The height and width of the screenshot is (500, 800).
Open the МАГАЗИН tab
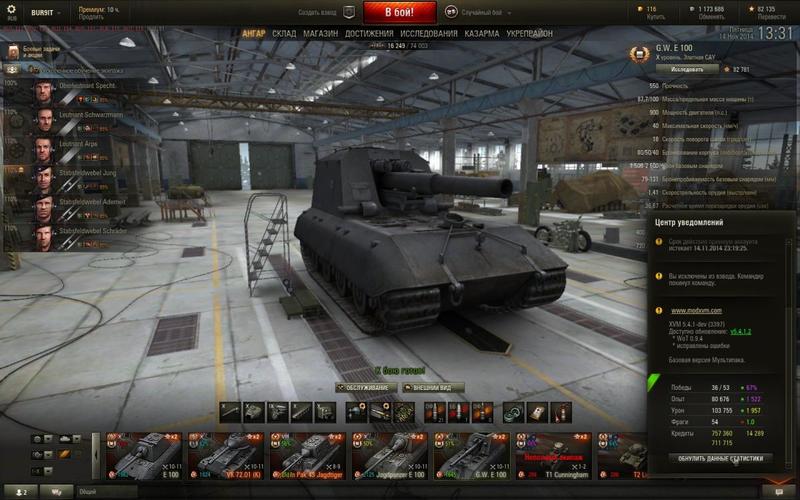321,33
